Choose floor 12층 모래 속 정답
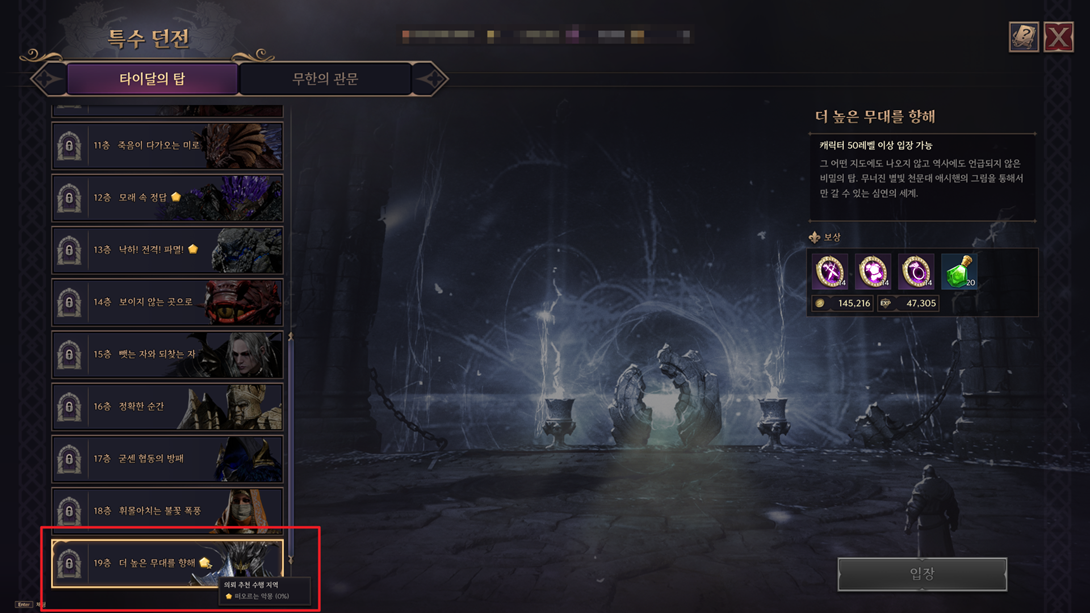 pos(167,198)
